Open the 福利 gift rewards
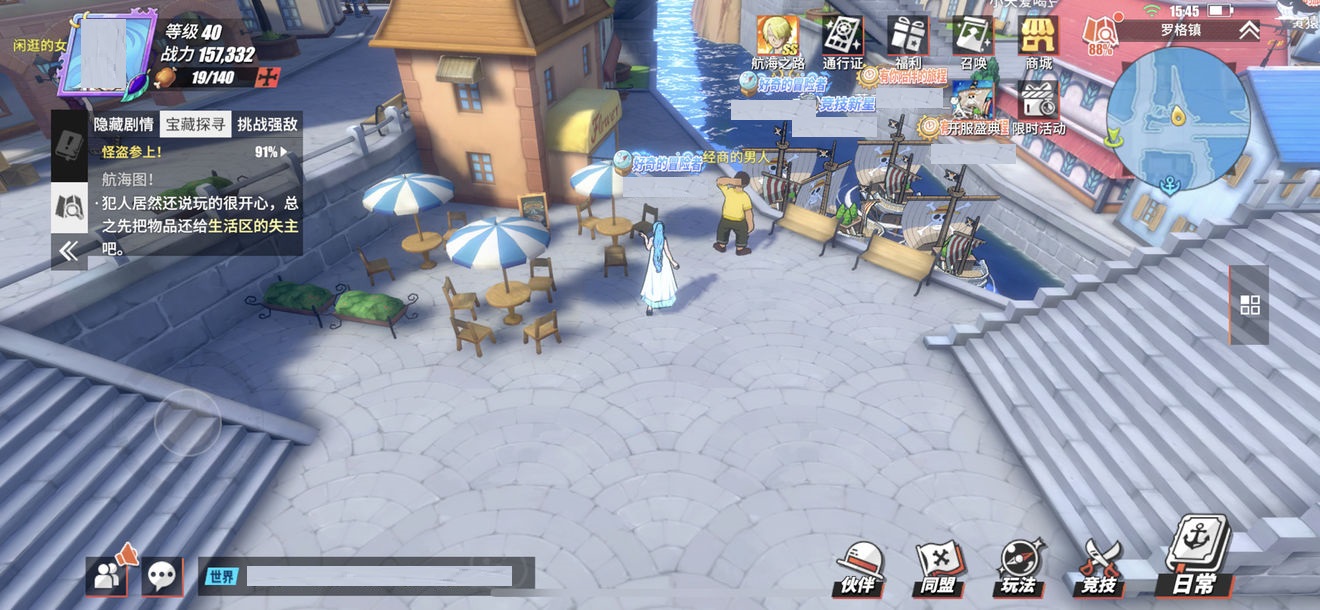Screen dimensions: 1320x610 pyautogui.click(x=908, y=38)
